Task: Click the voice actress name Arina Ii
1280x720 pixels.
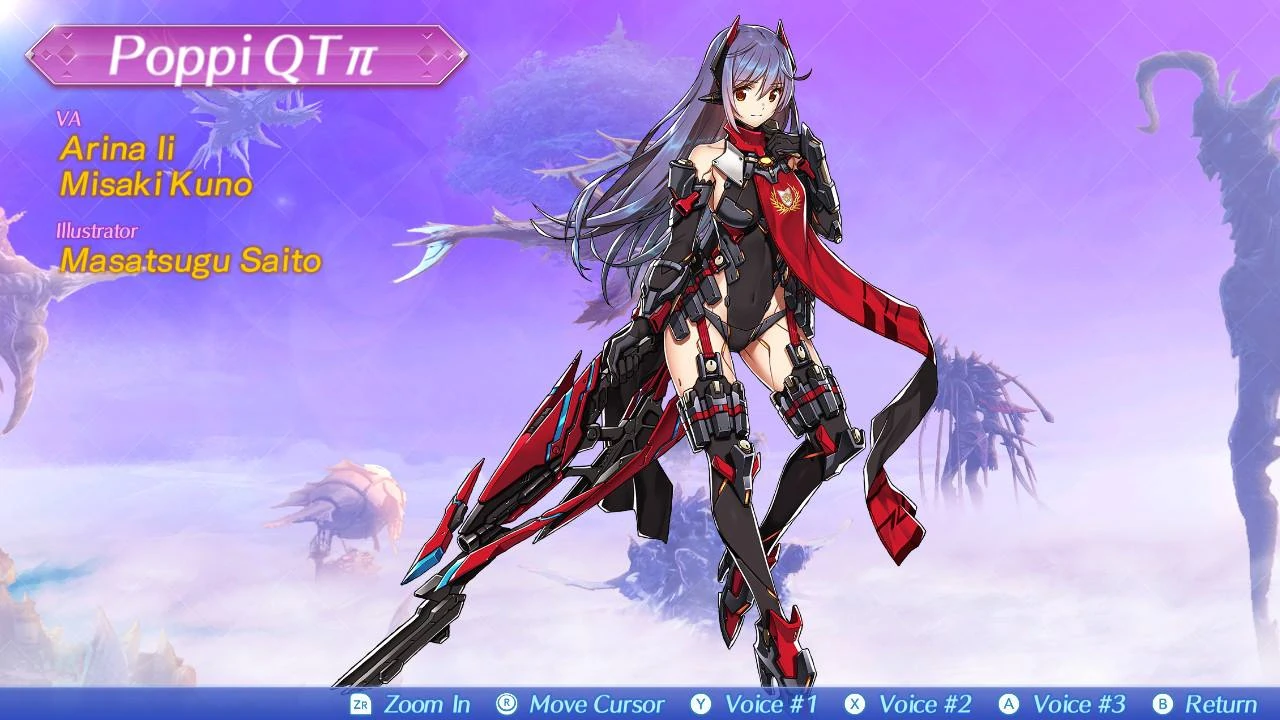Action: coord(116,150)
